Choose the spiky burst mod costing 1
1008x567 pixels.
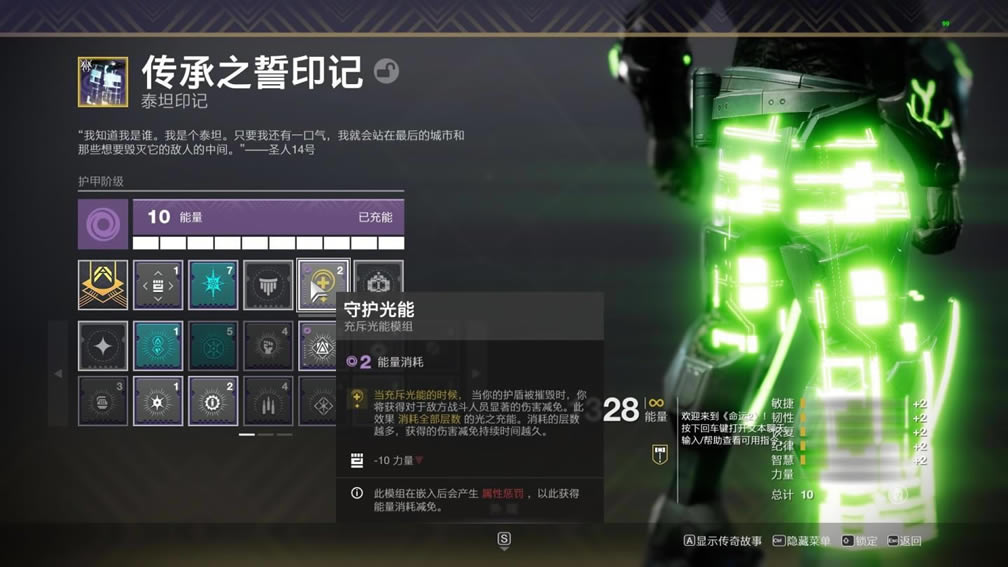(x=158, y=400)
